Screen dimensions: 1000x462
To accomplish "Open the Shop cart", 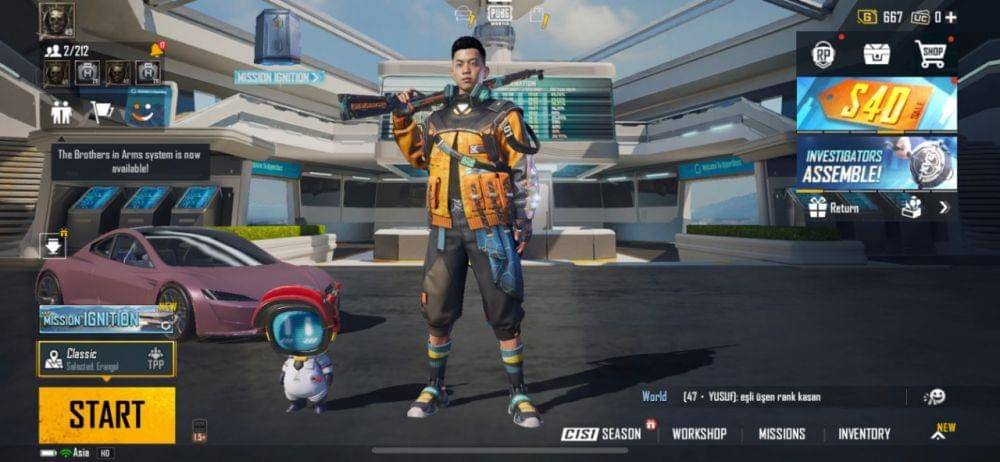I will pyautogui.click(x=930, y=54).
